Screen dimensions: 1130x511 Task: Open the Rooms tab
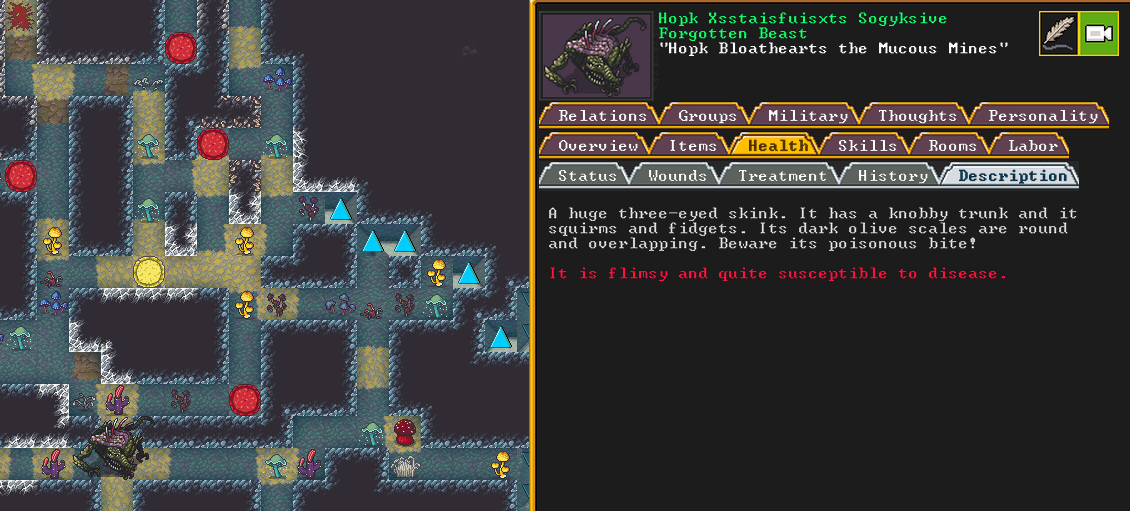pos(951,146)
